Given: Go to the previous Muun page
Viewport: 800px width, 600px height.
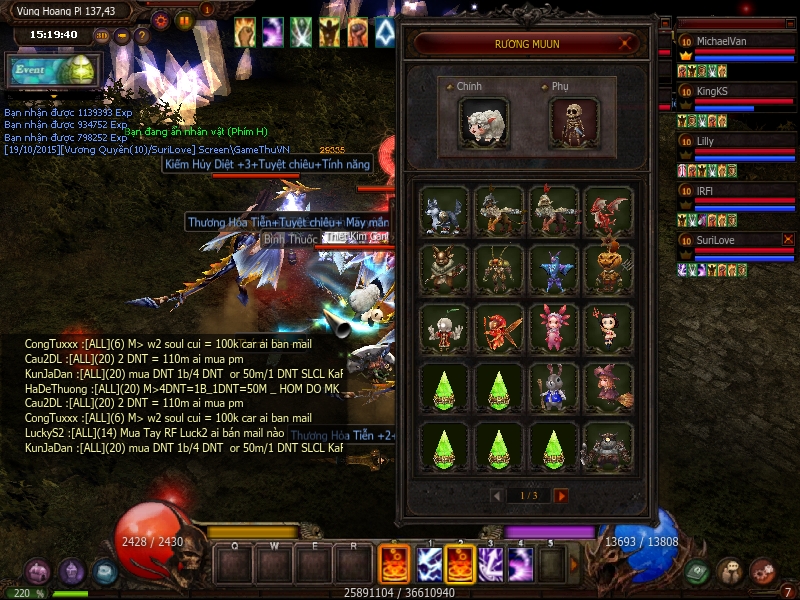Looking at the screenshot, I should point(496,496).
